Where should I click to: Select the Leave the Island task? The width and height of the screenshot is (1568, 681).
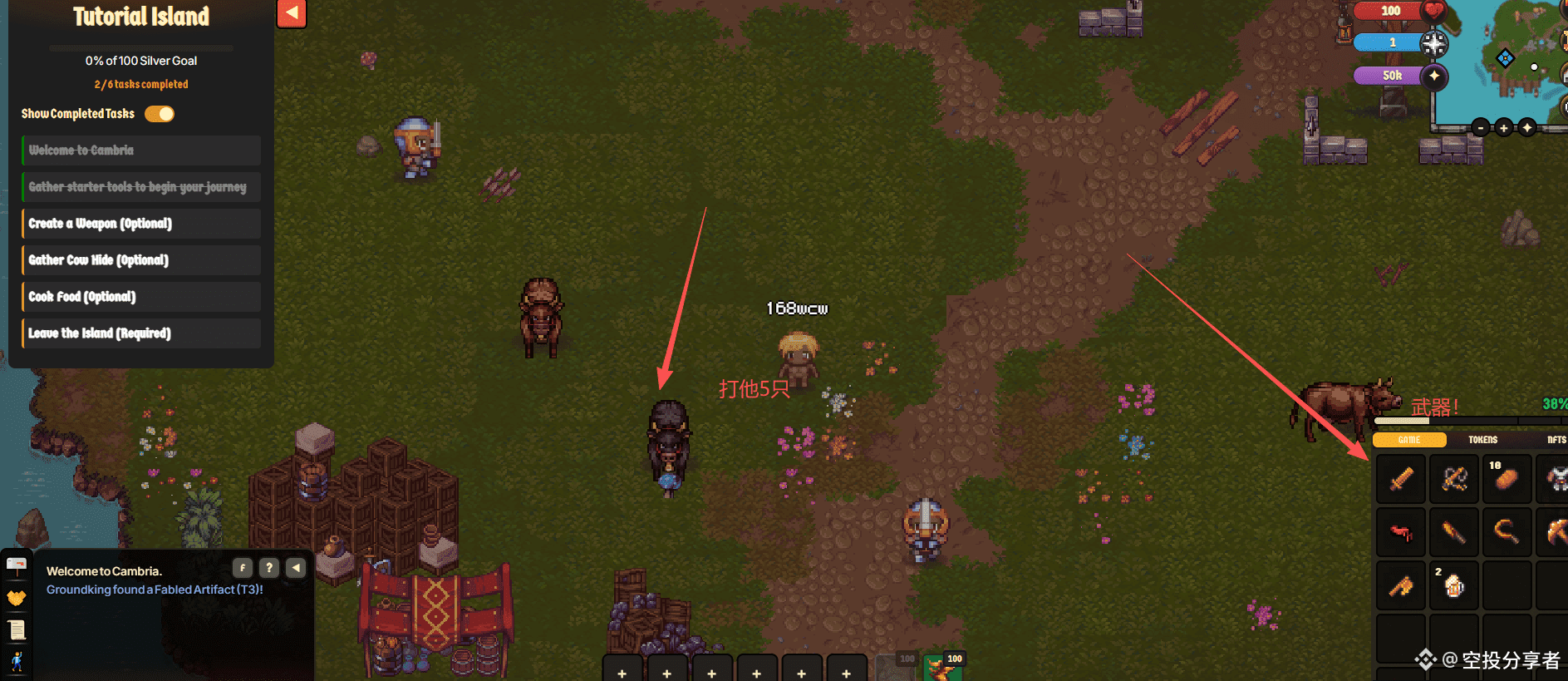pos(141,333)
